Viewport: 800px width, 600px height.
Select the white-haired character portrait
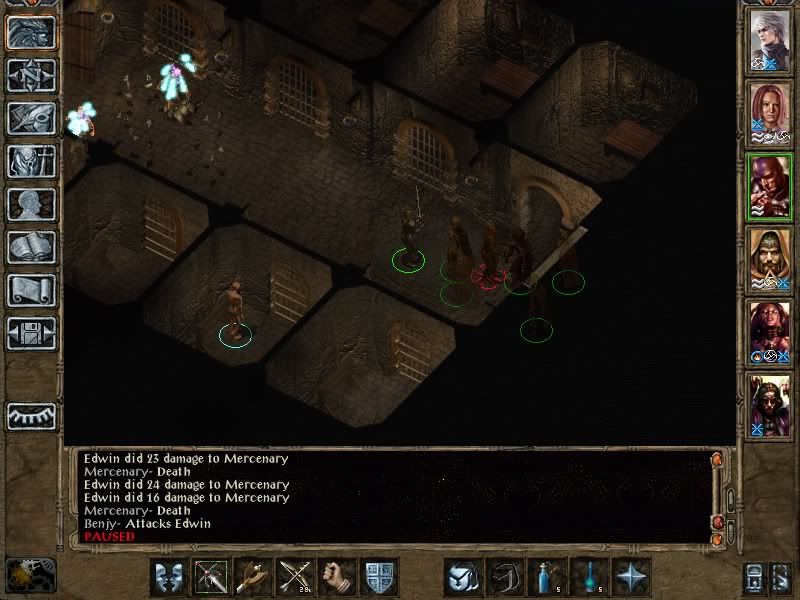click(770, 41)
